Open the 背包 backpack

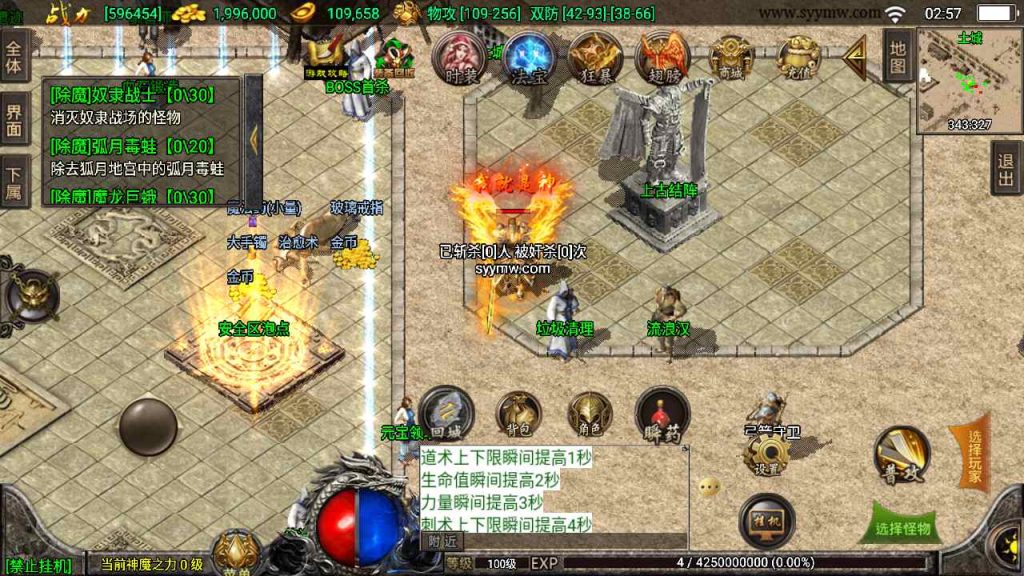[519, 413]
